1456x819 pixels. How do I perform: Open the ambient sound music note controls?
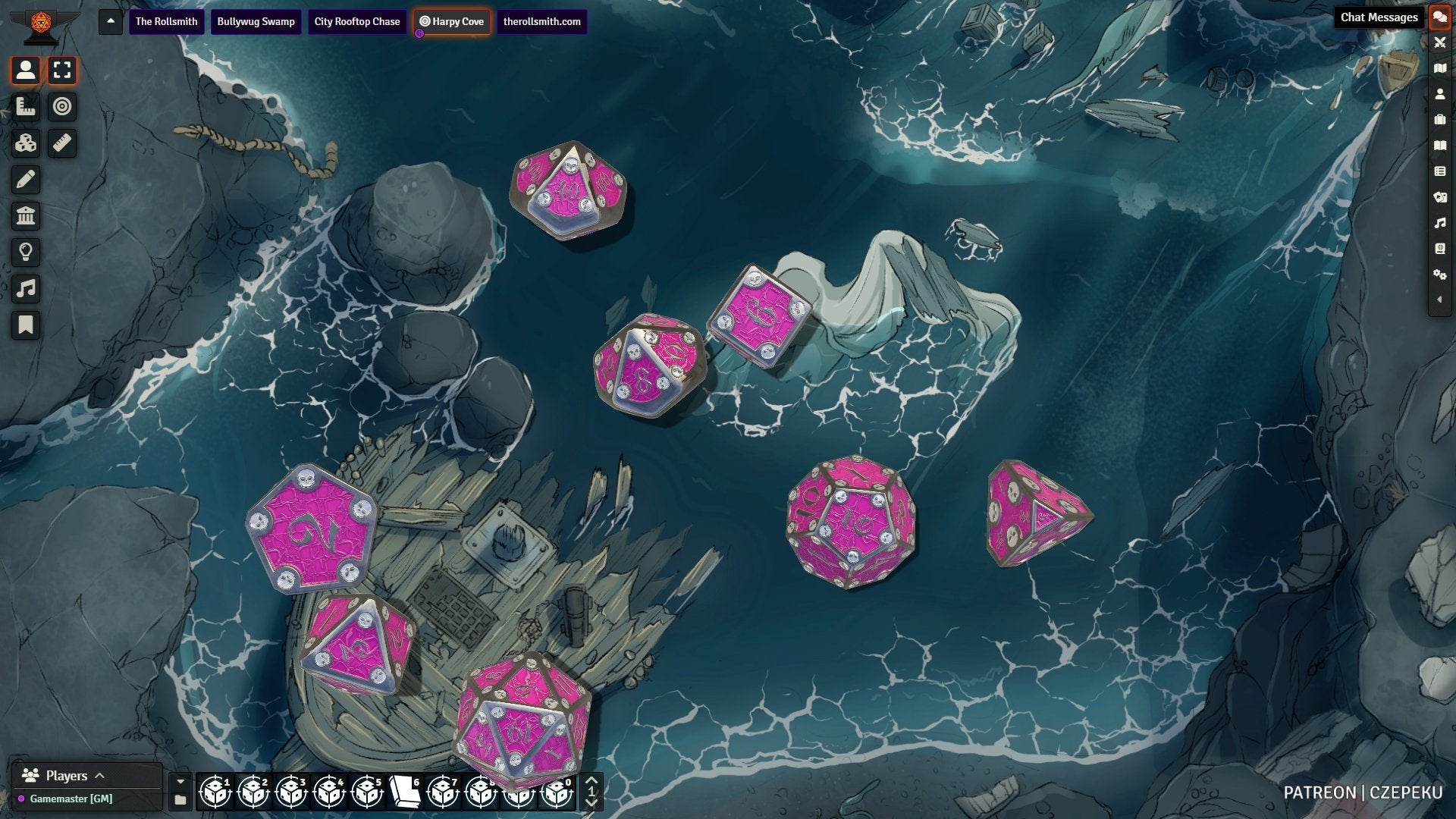click(x=26, y=289)
